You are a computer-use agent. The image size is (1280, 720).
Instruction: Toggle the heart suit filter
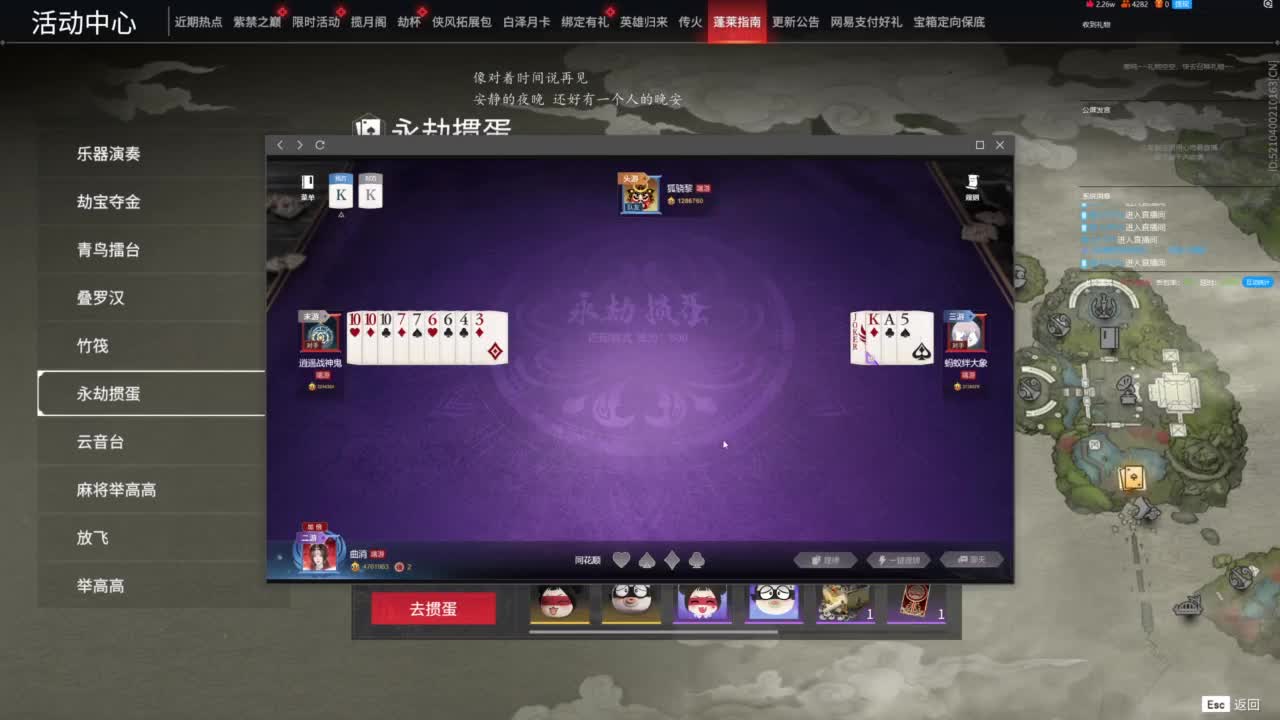point(621,560)
